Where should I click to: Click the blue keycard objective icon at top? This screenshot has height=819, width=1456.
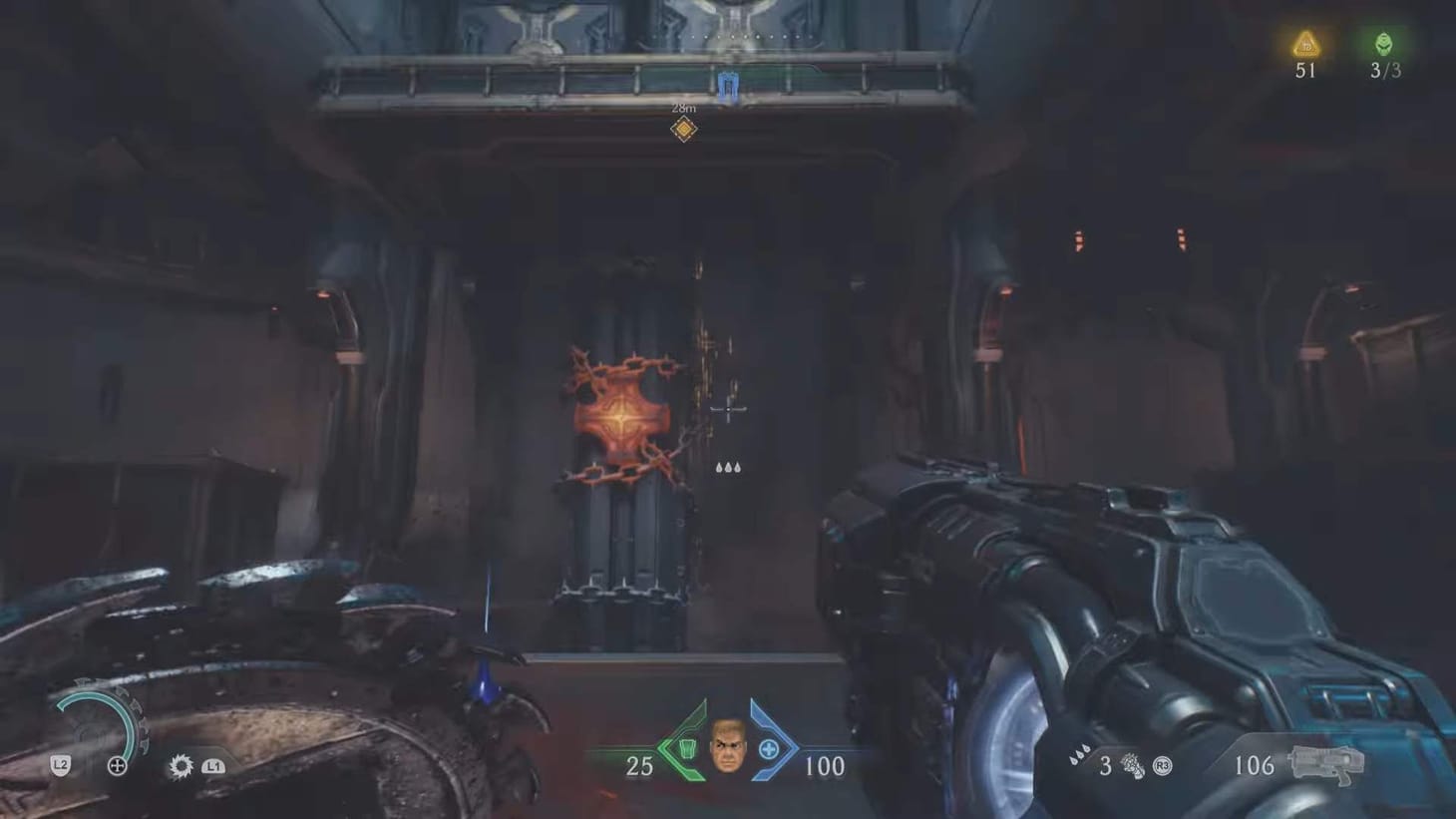(x=727, y=86)
